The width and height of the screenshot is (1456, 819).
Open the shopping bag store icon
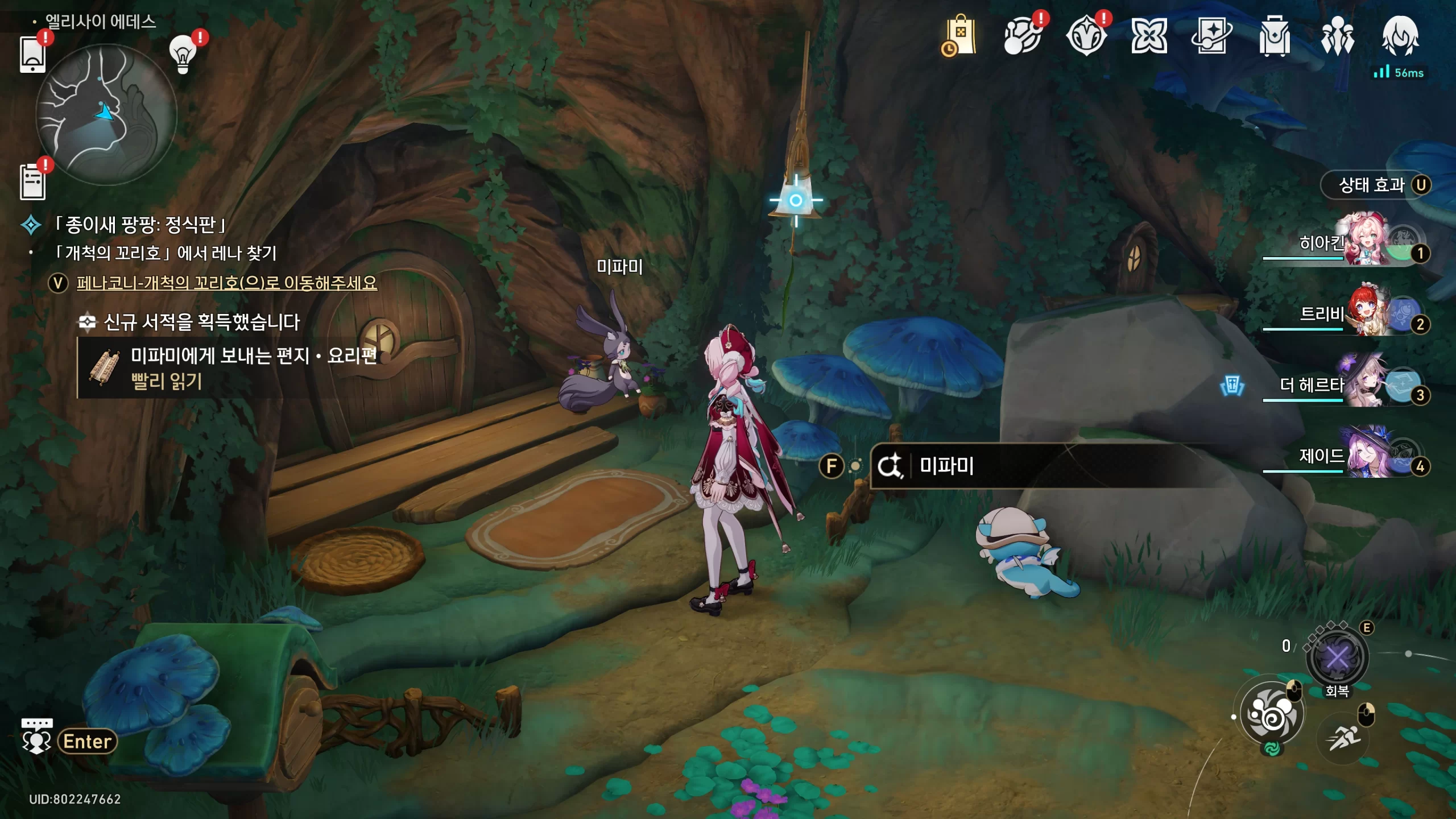point(959,36)
